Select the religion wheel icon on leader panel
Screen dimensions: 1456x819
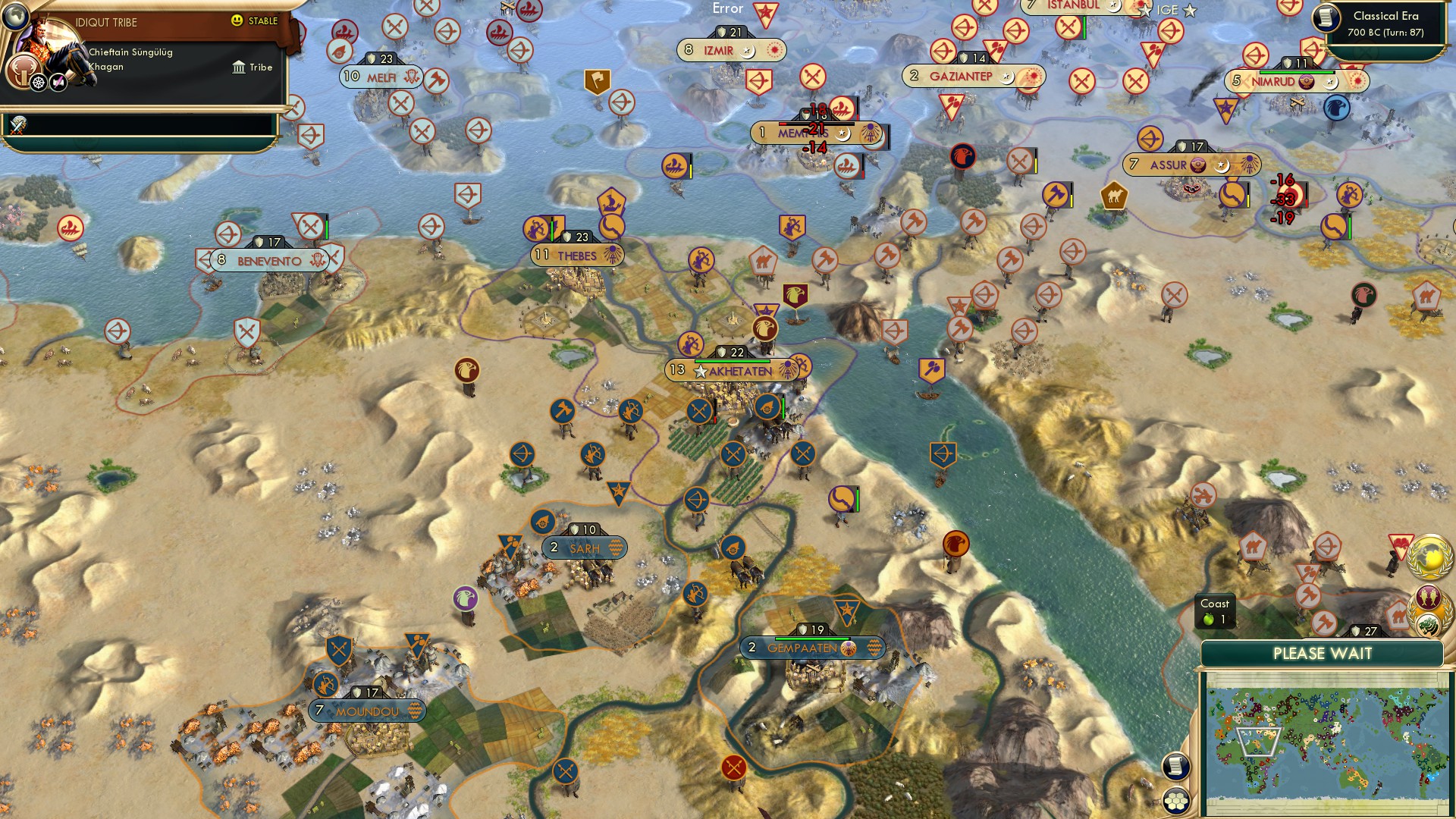[38, 83]
